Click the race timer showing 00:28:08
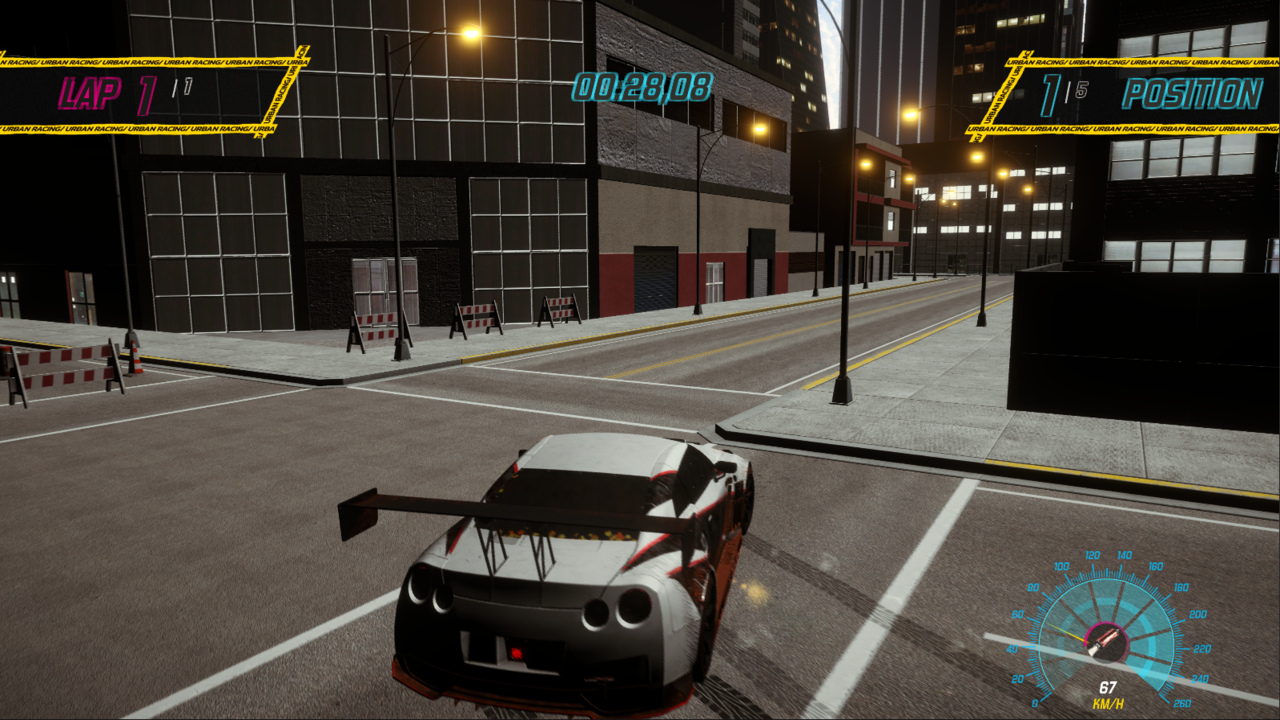Image resolution: width=1280 pixels, height=720 pixels. coord(640,85)
